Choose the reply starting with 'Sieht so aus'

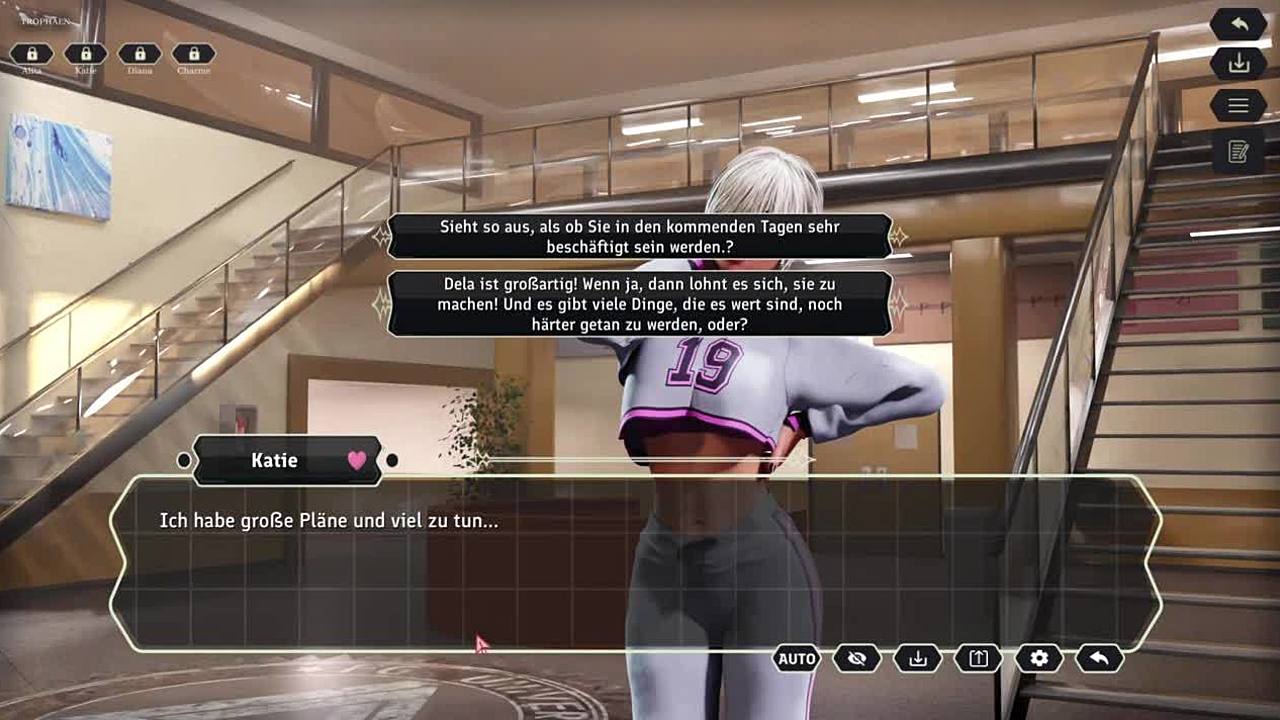(x=639, y=236)
